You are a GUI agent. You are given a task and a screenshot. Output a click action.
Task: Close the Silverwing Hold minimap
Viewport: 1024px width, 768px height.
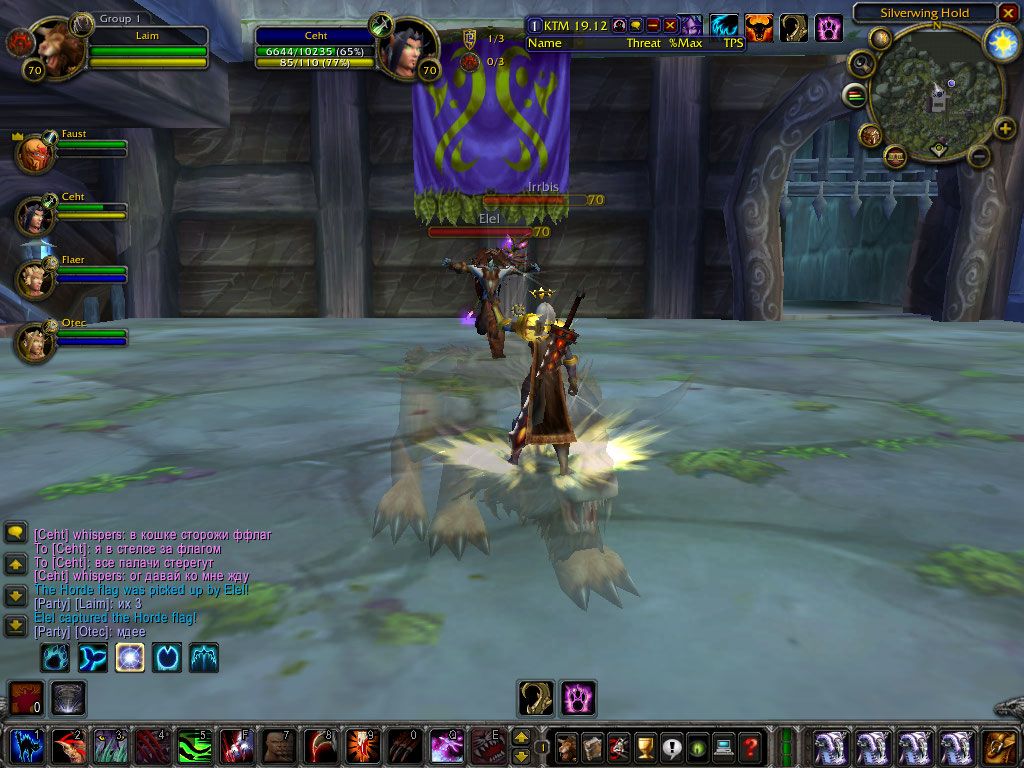pos(1008,13)
